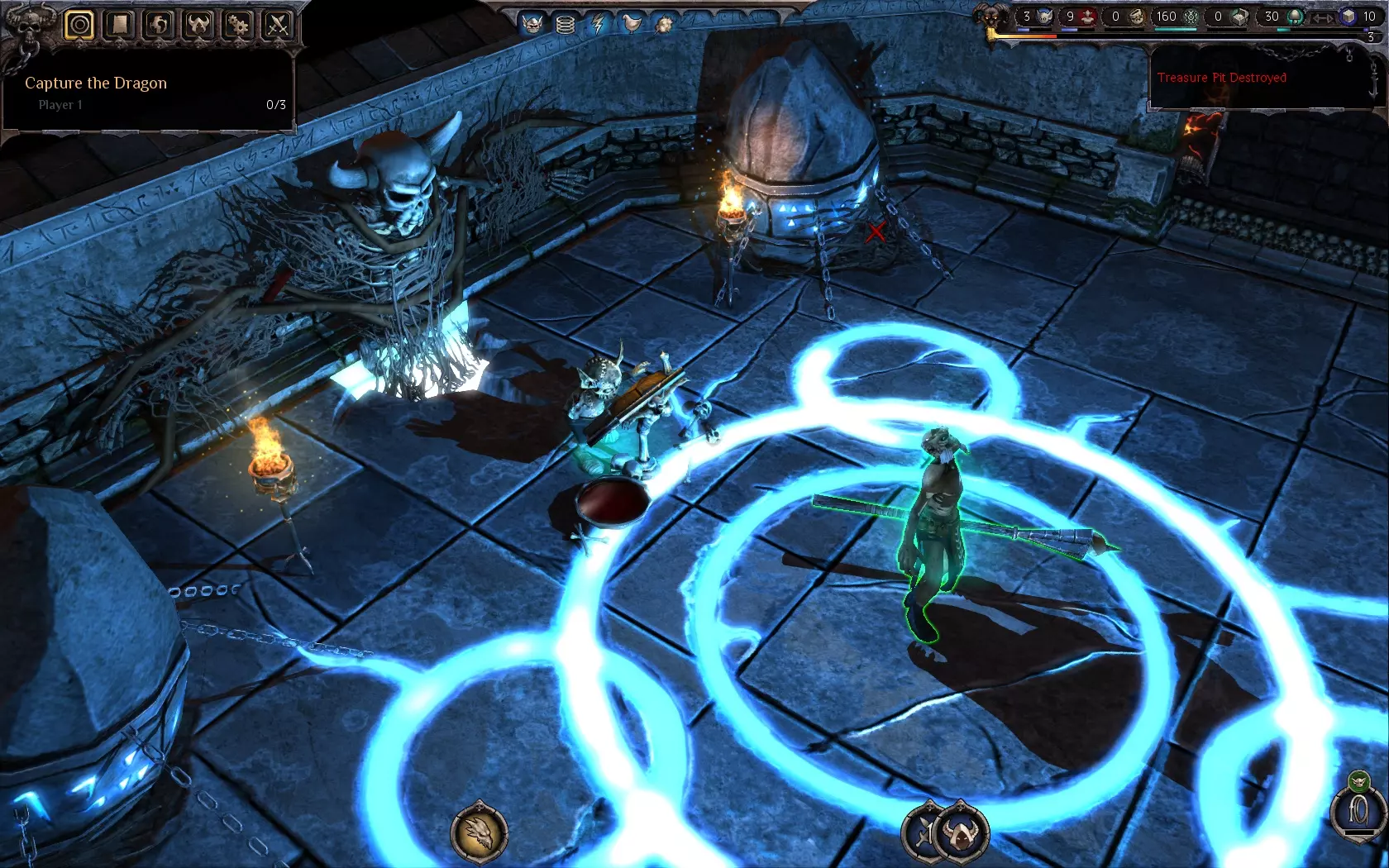Switch to the swirling globe tab

pyautogui.click(x=159, y=25)
